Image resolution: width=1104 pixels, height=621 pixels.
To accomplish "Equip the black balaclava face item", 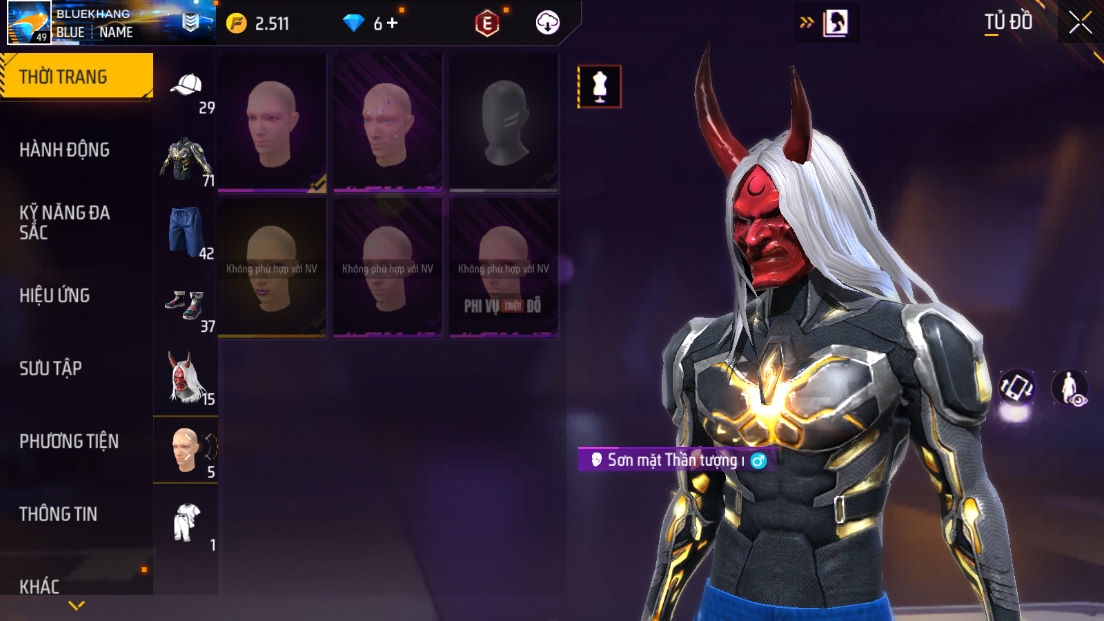I will point(503,122).
